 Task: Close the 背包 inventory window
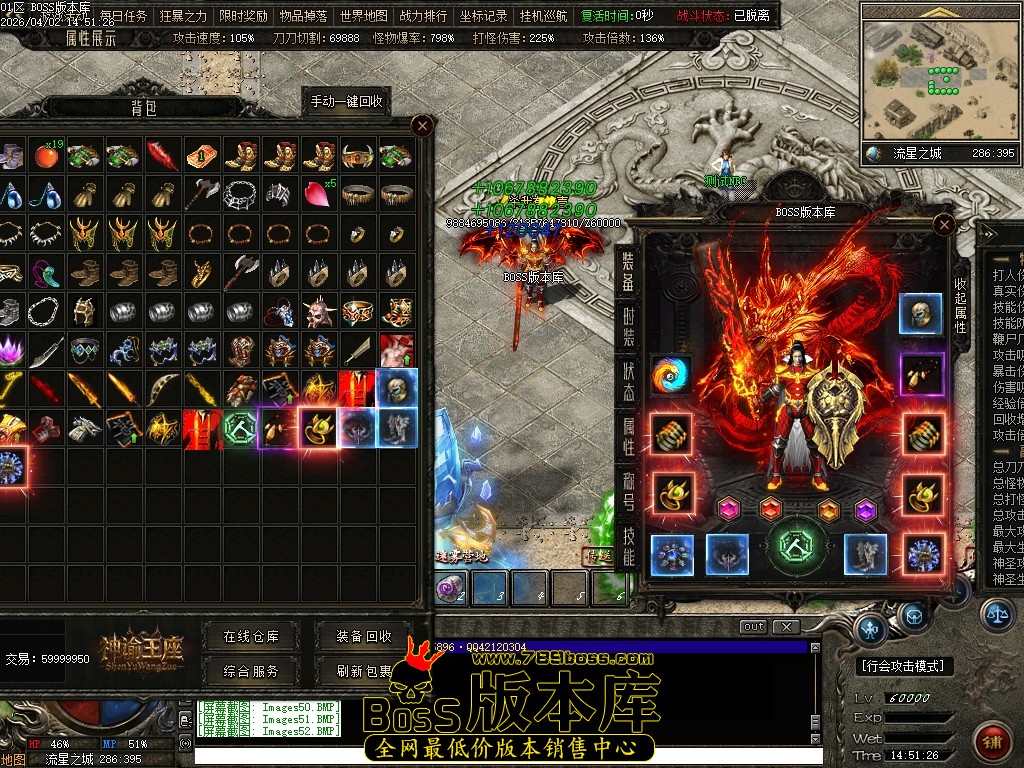click(422, 125)
